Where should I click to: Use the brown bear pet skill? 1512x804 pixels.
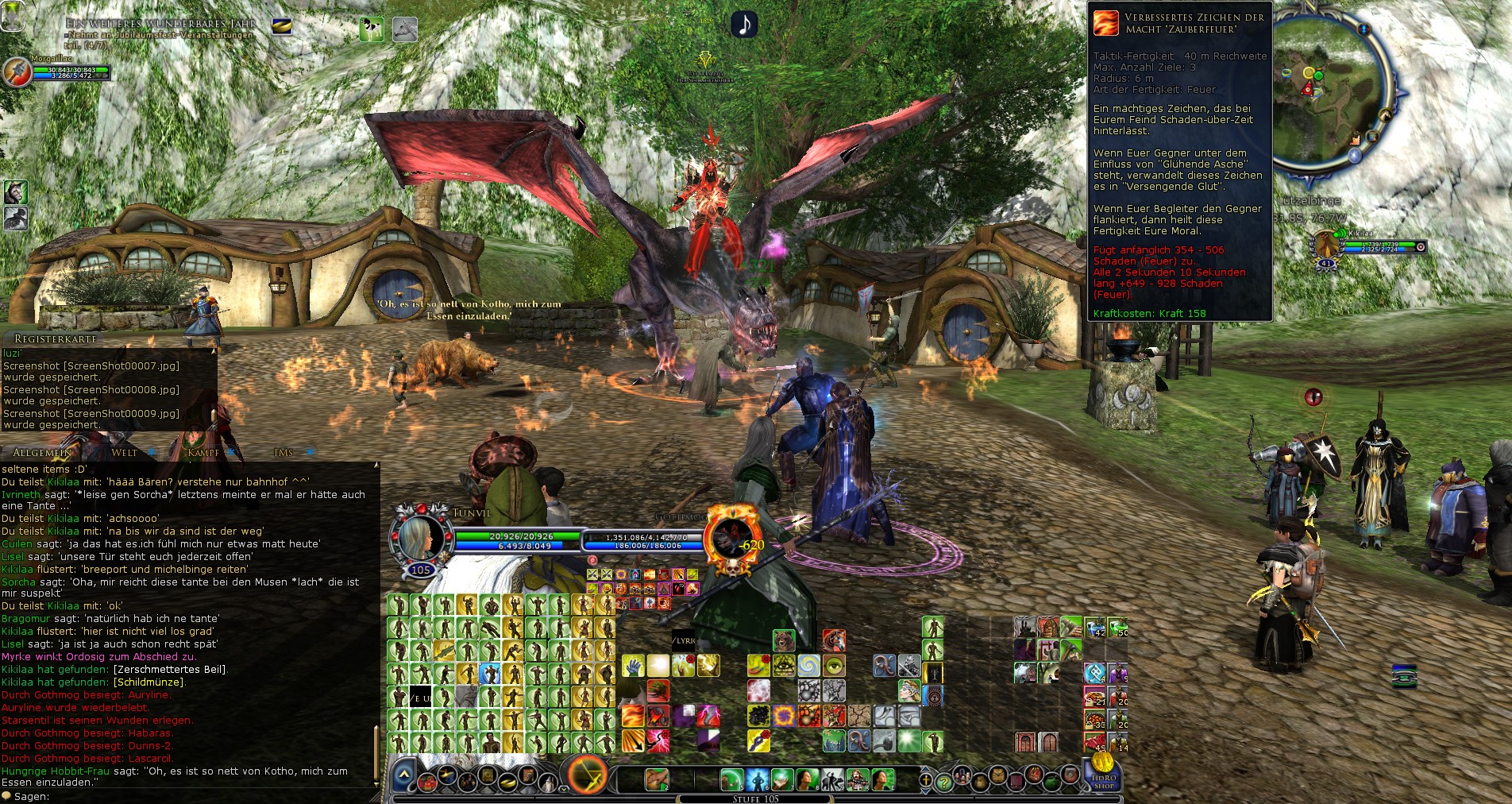784,640
